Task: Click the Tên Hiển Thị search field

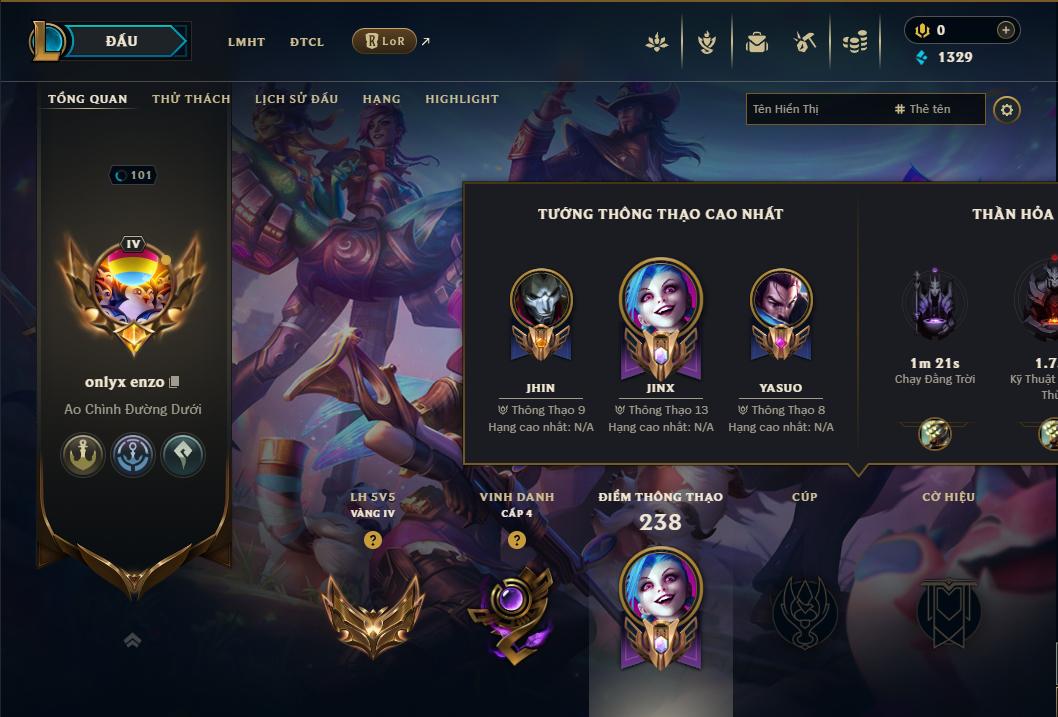Action: [815, 109]
